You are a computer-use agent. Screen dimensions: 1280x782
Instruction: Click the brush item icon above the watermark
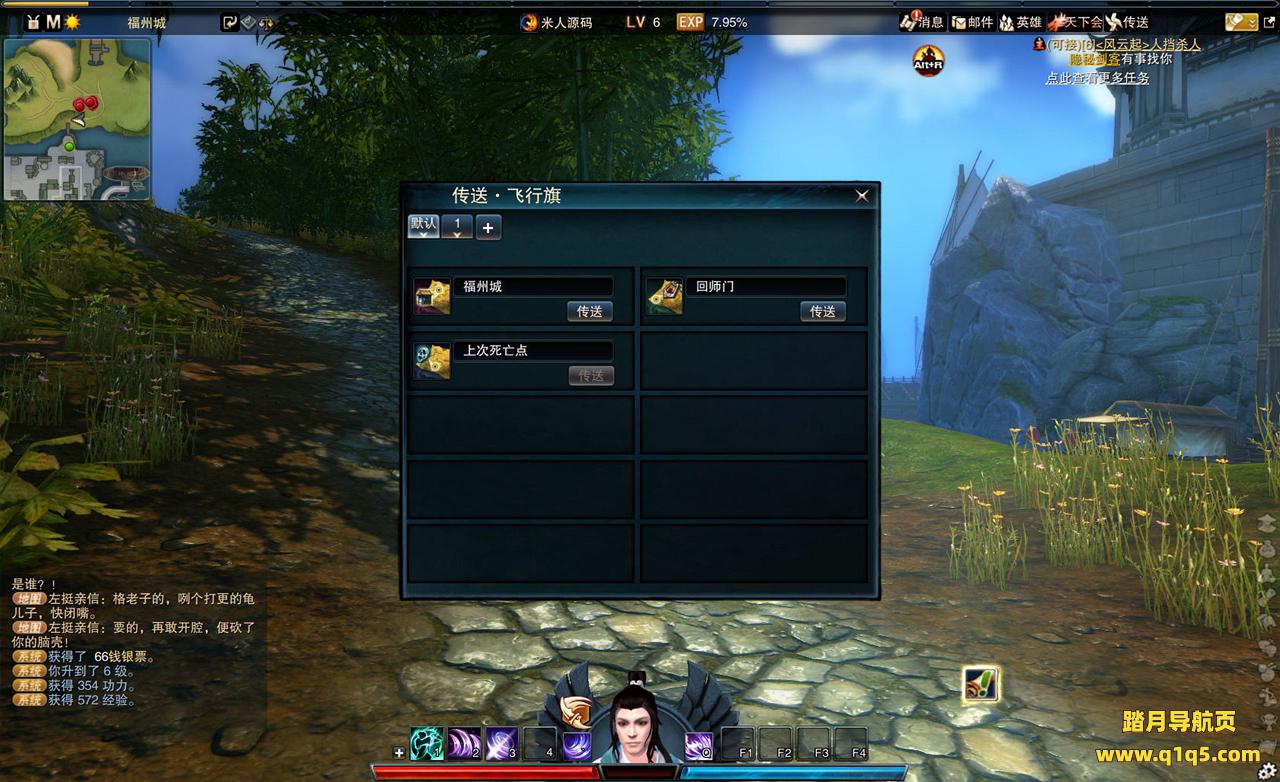(x=981, y=684)
